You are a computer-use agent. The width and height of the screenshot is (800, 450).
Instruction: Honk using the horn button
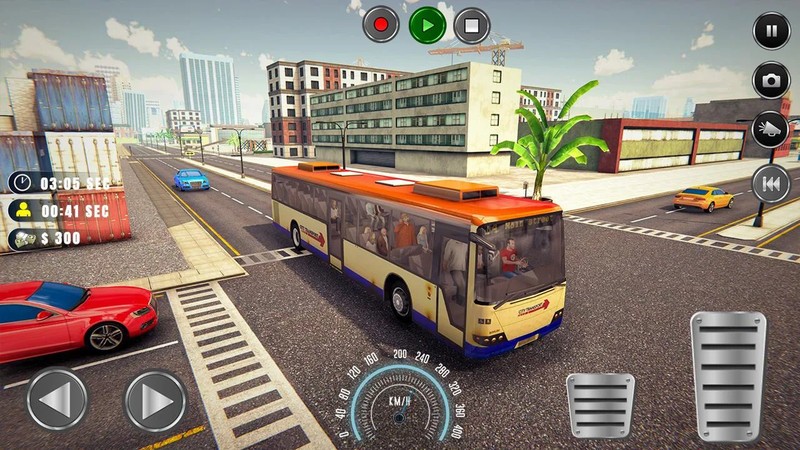(770, 130)
